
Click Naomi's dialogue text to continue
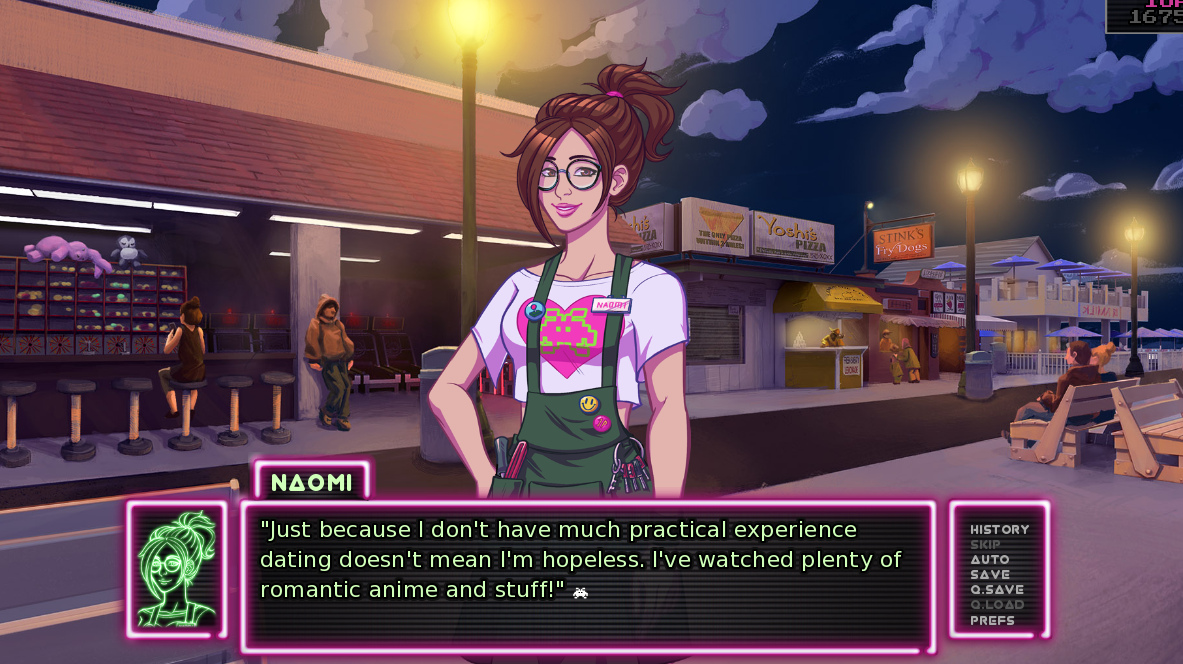pos(580,560)
